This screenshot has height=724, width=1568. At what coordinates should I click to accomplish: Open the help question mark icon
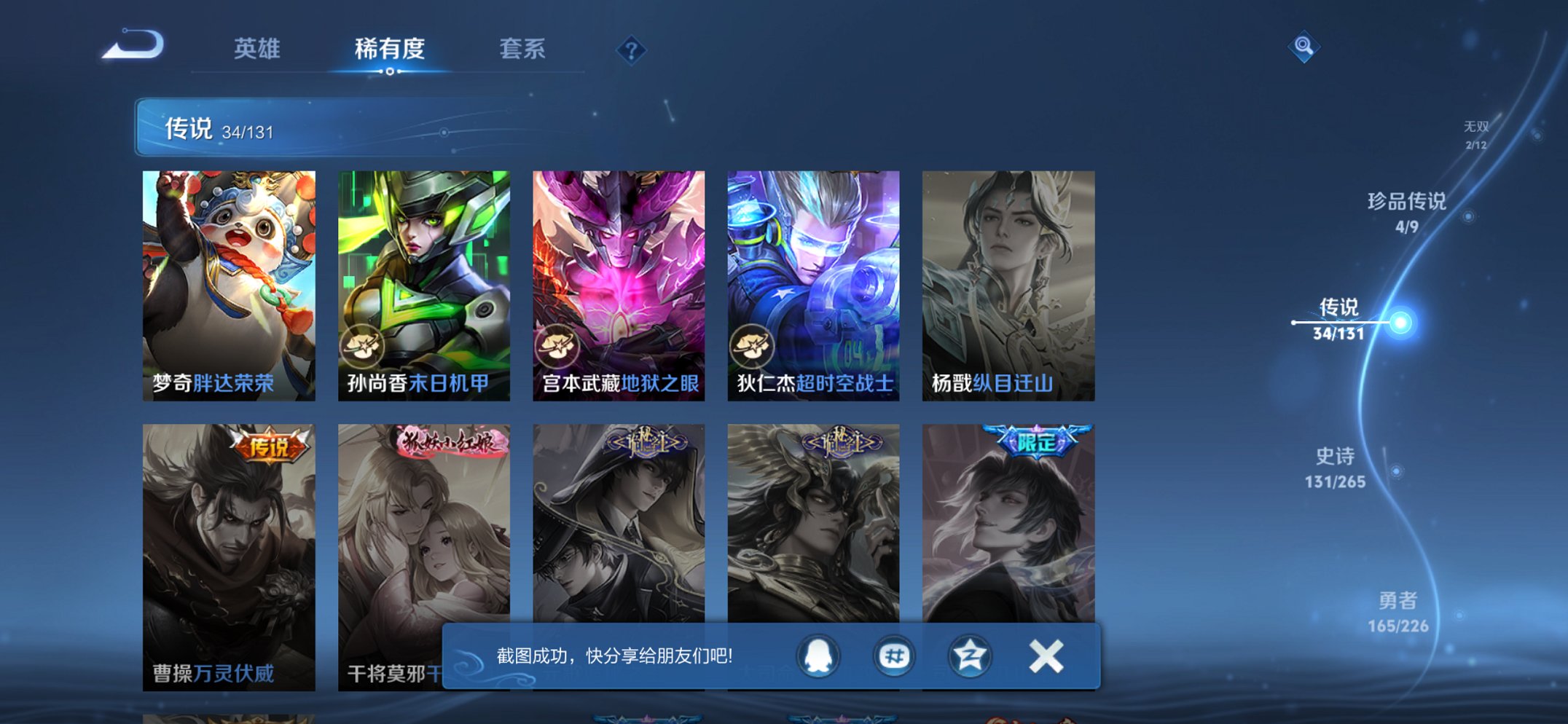coord(632,50)
